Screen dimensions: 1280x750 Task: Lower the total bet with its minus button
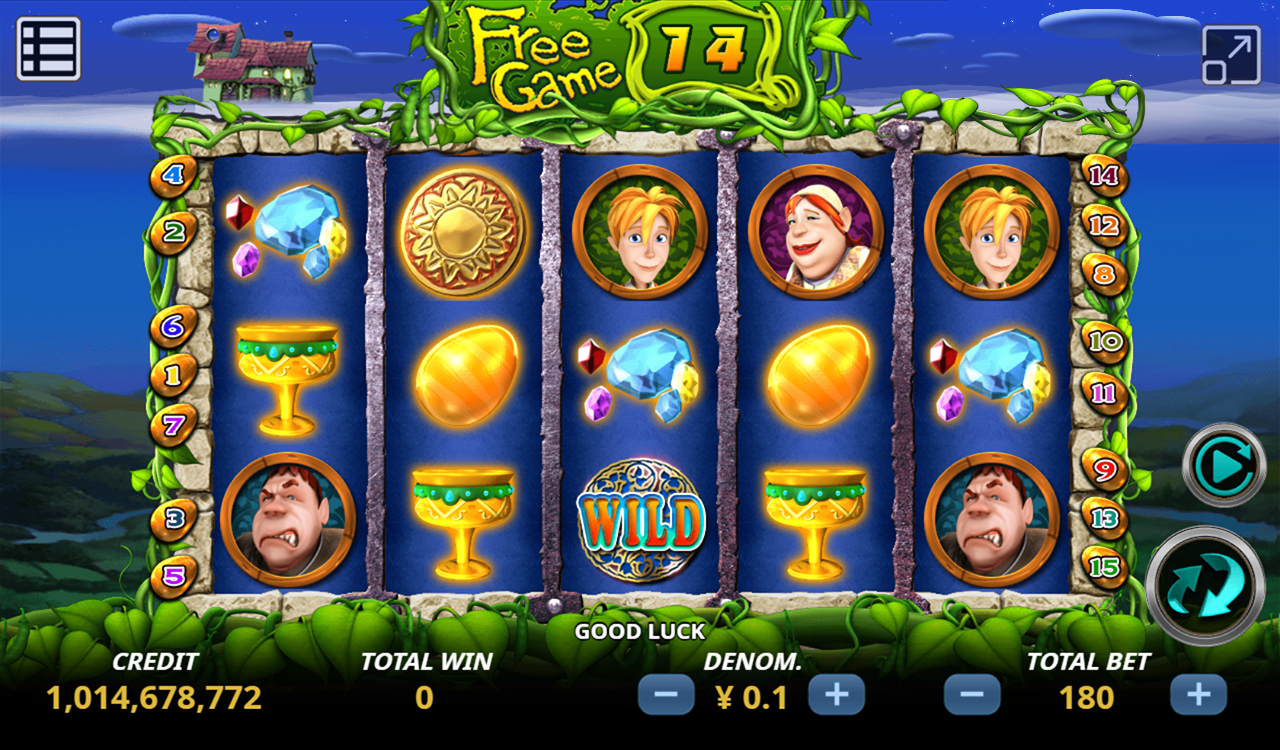(x=971, y=694)
